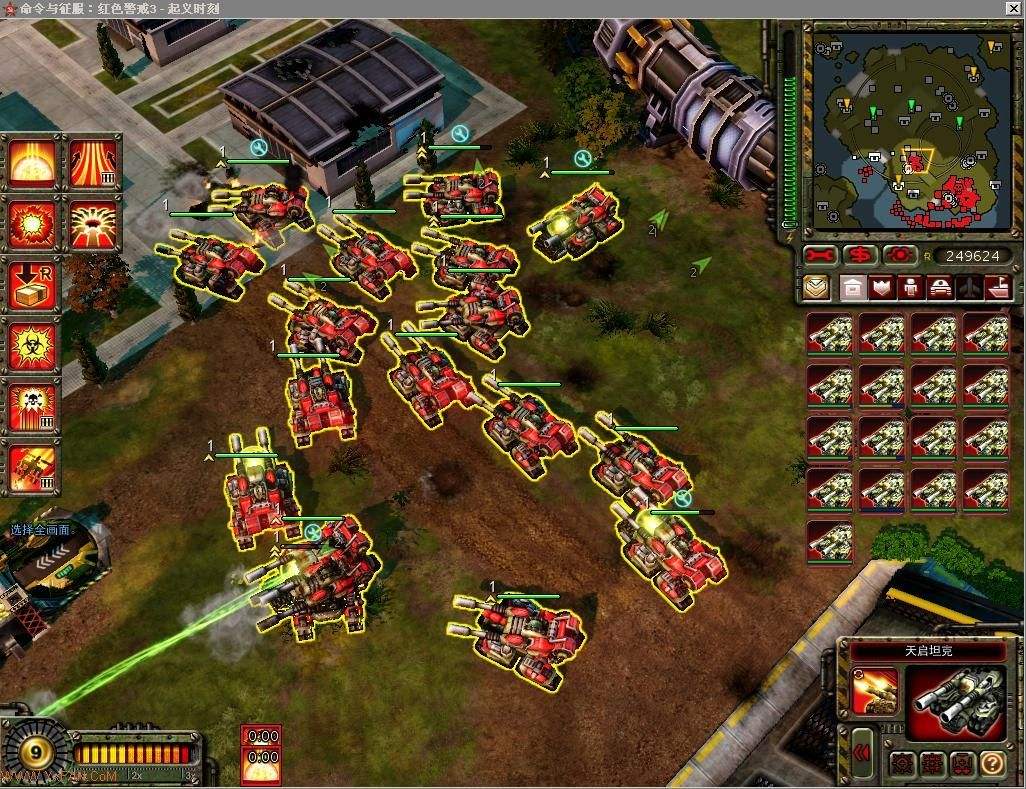Open the vehicles production tab
This screenshot has height=789, width=1026.
click(x=940, y=288)
